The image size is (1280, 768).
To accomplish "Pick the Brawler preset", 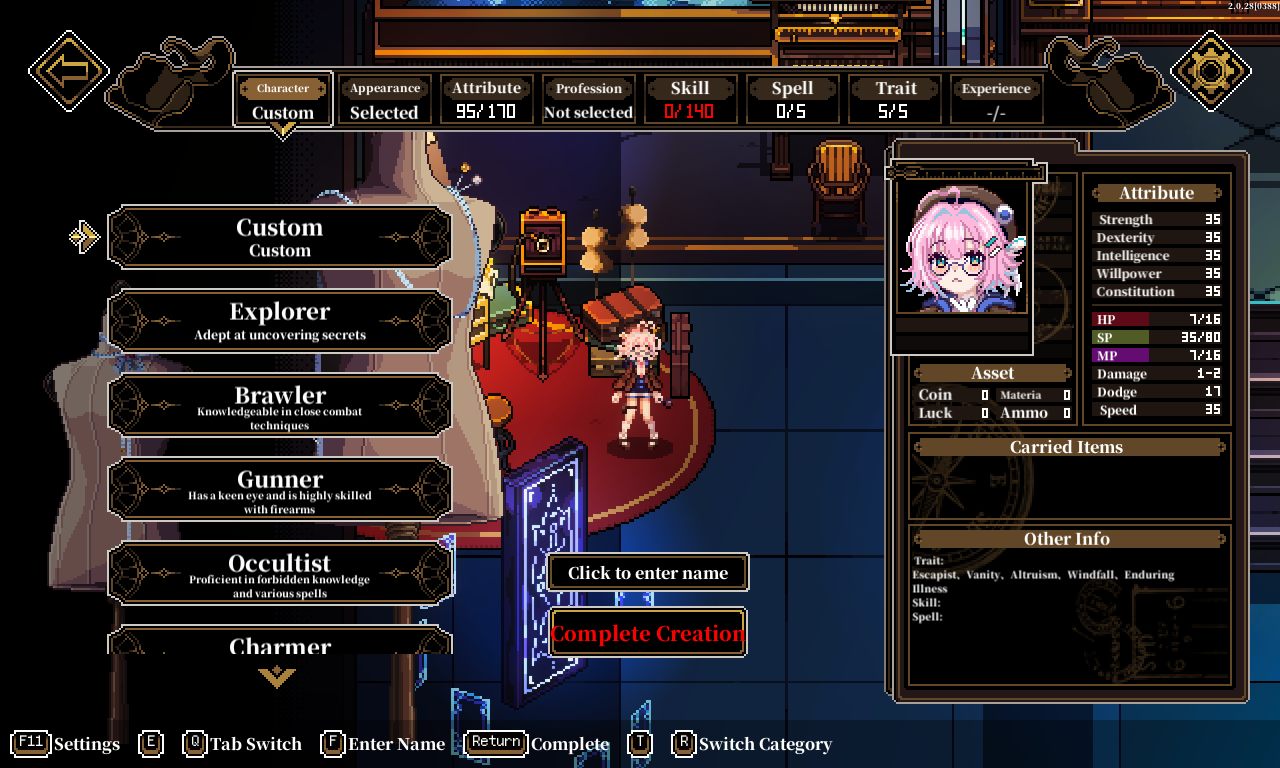I will (280, 406).
